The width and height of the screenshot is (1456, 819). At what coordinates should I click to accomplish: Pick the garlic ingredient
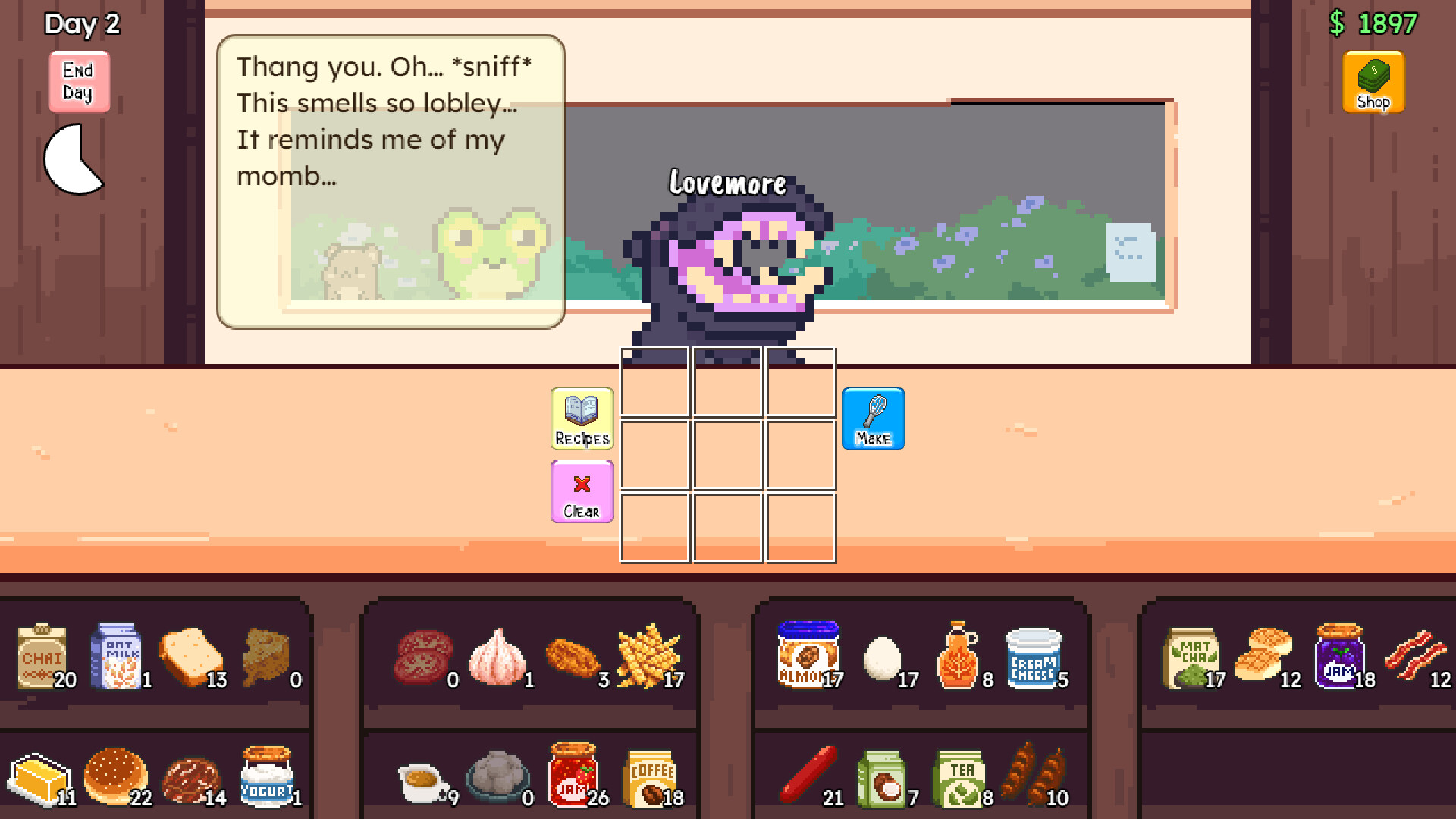[x=499, y=657]
